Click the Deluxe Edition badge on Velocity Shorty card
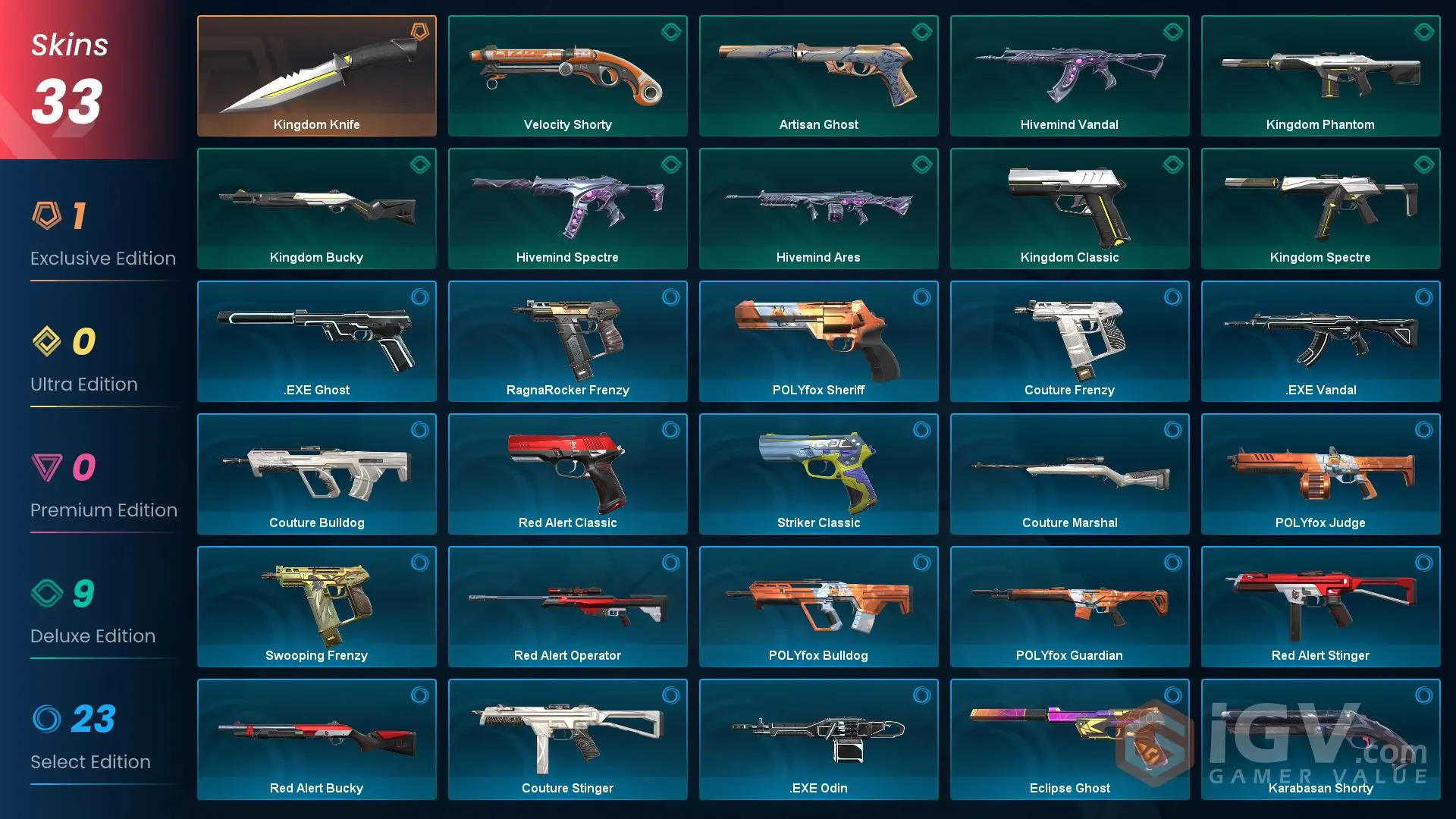1456x819 pixels. tap(669, 32)
